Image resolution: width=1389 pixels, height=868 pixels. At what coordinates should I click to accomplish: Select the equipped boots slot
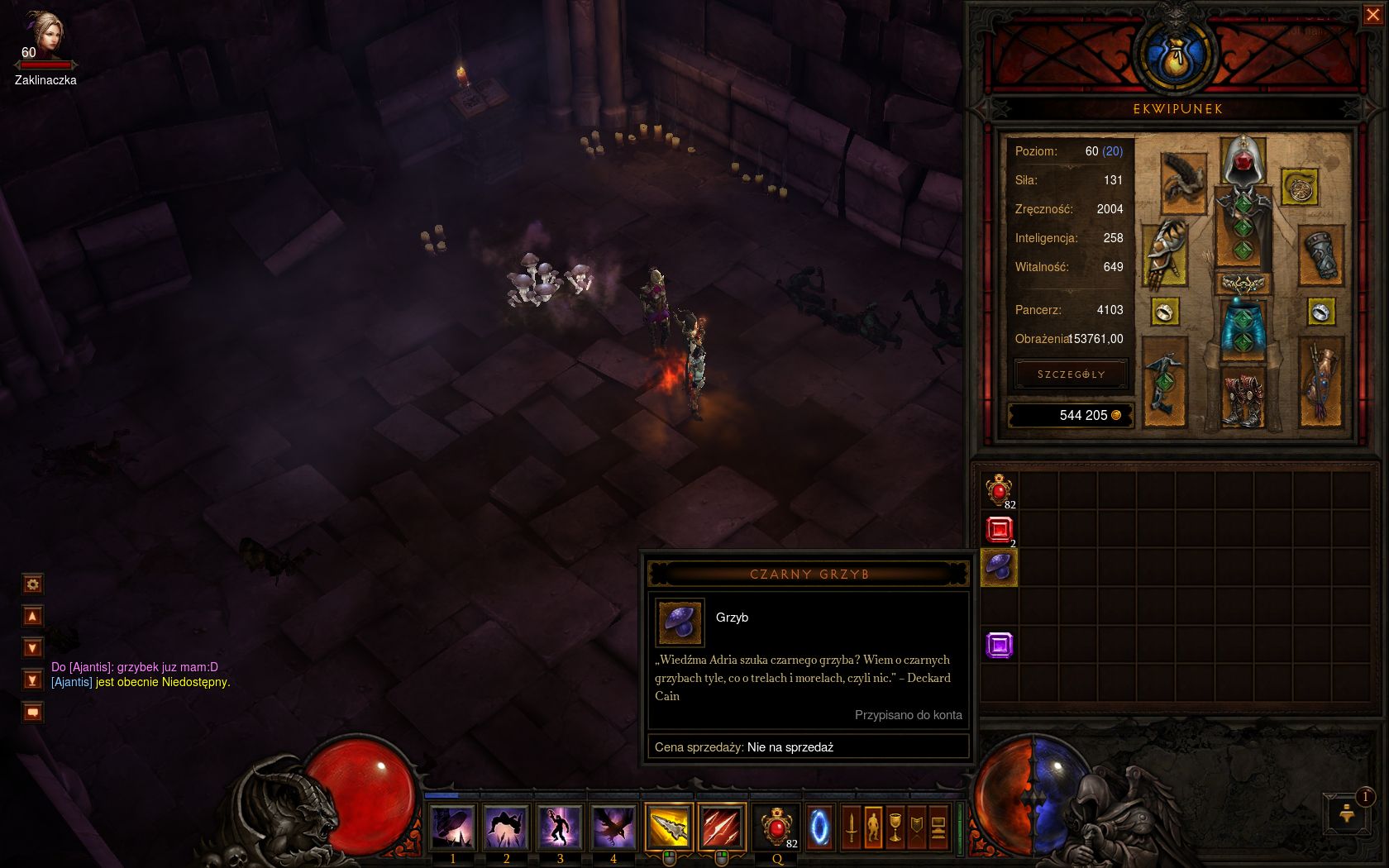pos(1242,398)
